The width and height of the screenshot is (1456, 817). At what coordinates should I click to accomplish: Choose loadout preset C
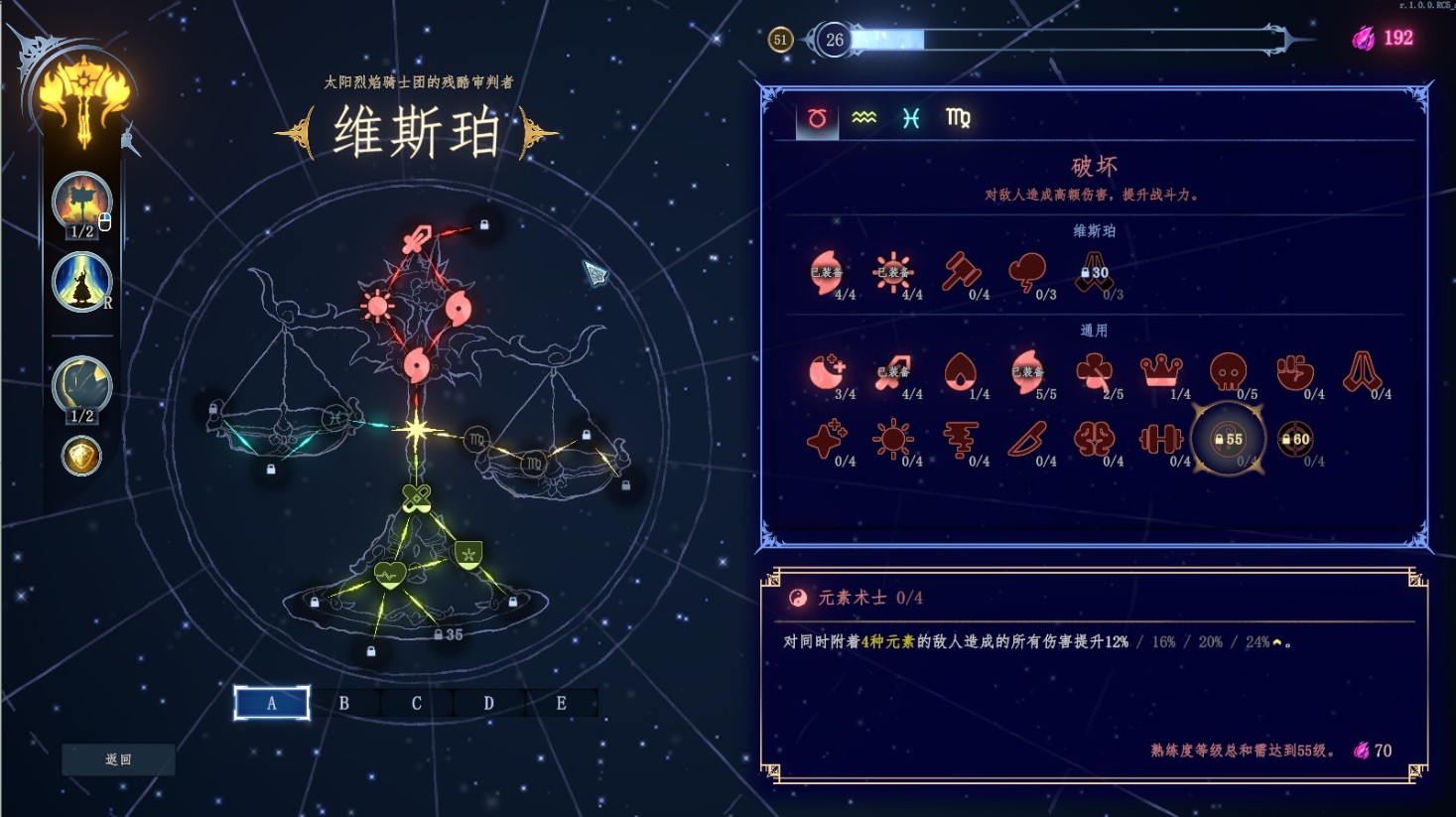tap(416, 703)
